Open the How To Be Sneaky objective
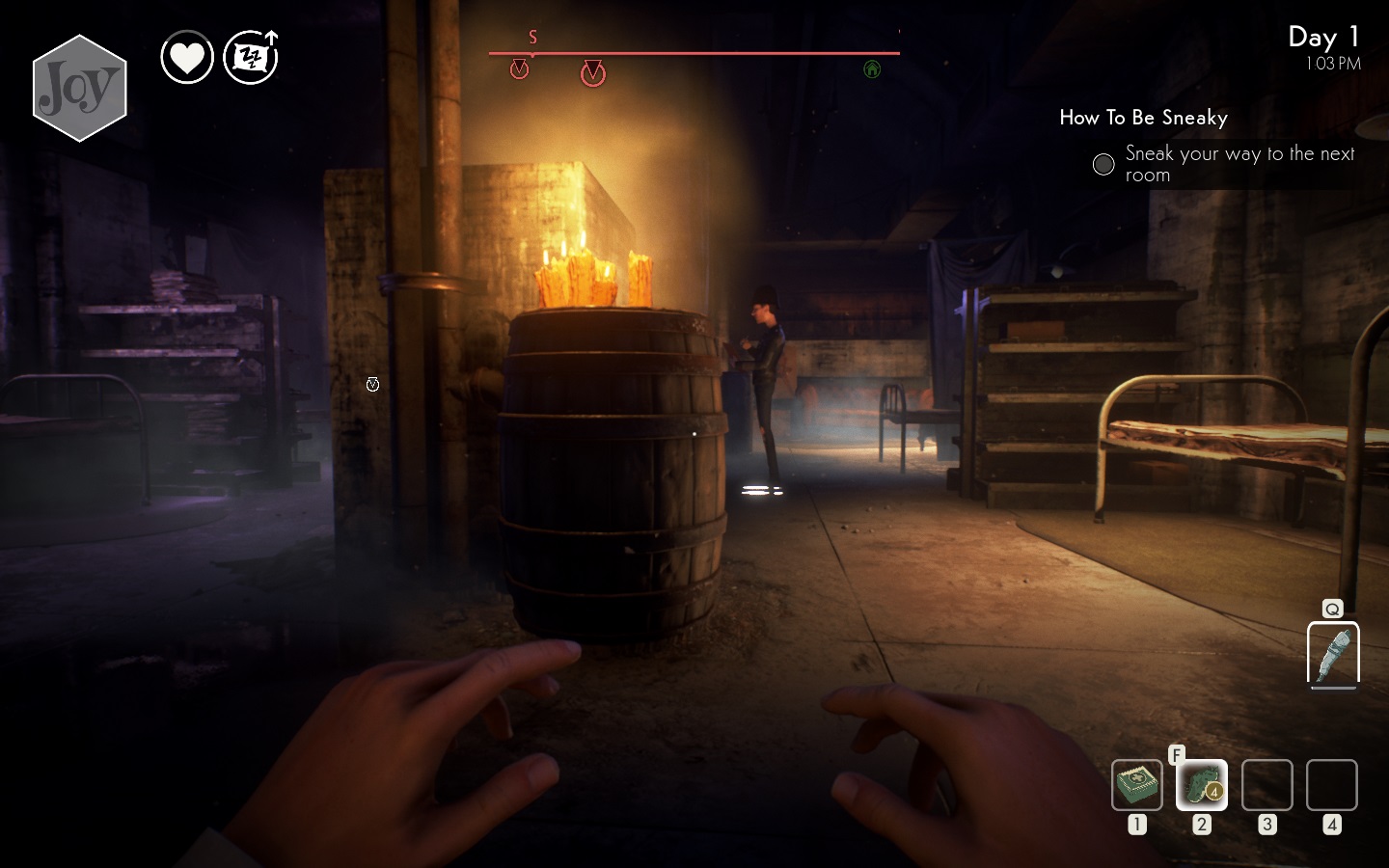 [x=1143, y=118]
